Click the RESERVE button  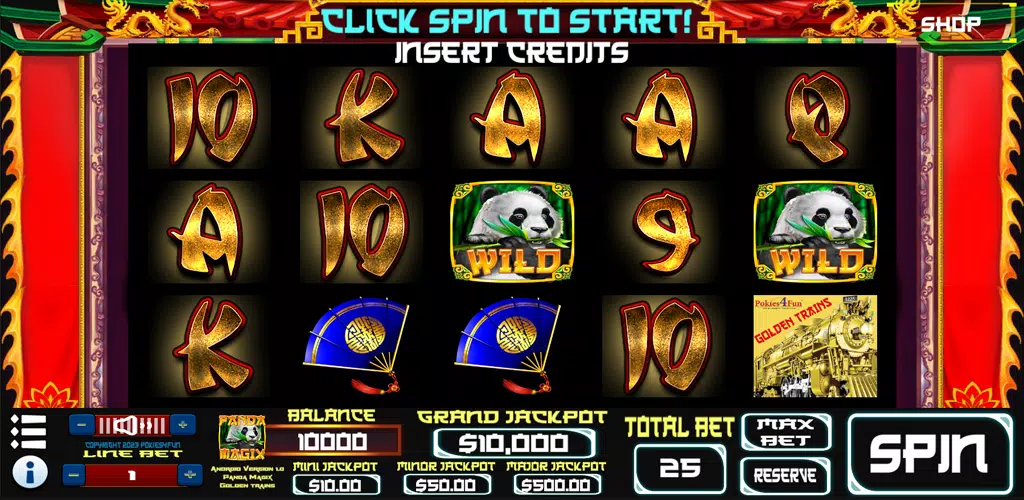pos(786,475)
